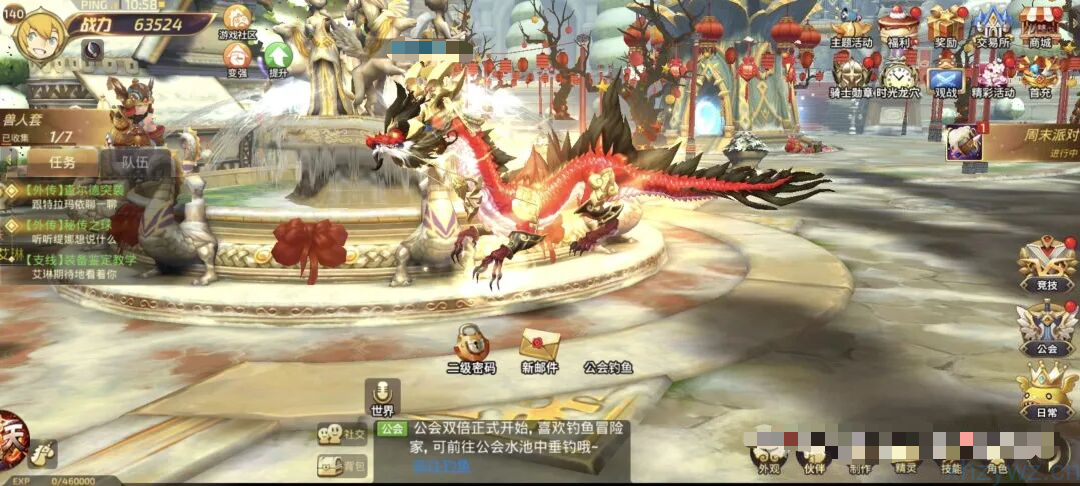Open the 日常 daily activities icon
Image resolution: width=1080 pixels, height=486 pixels.
coord(1046,391)
